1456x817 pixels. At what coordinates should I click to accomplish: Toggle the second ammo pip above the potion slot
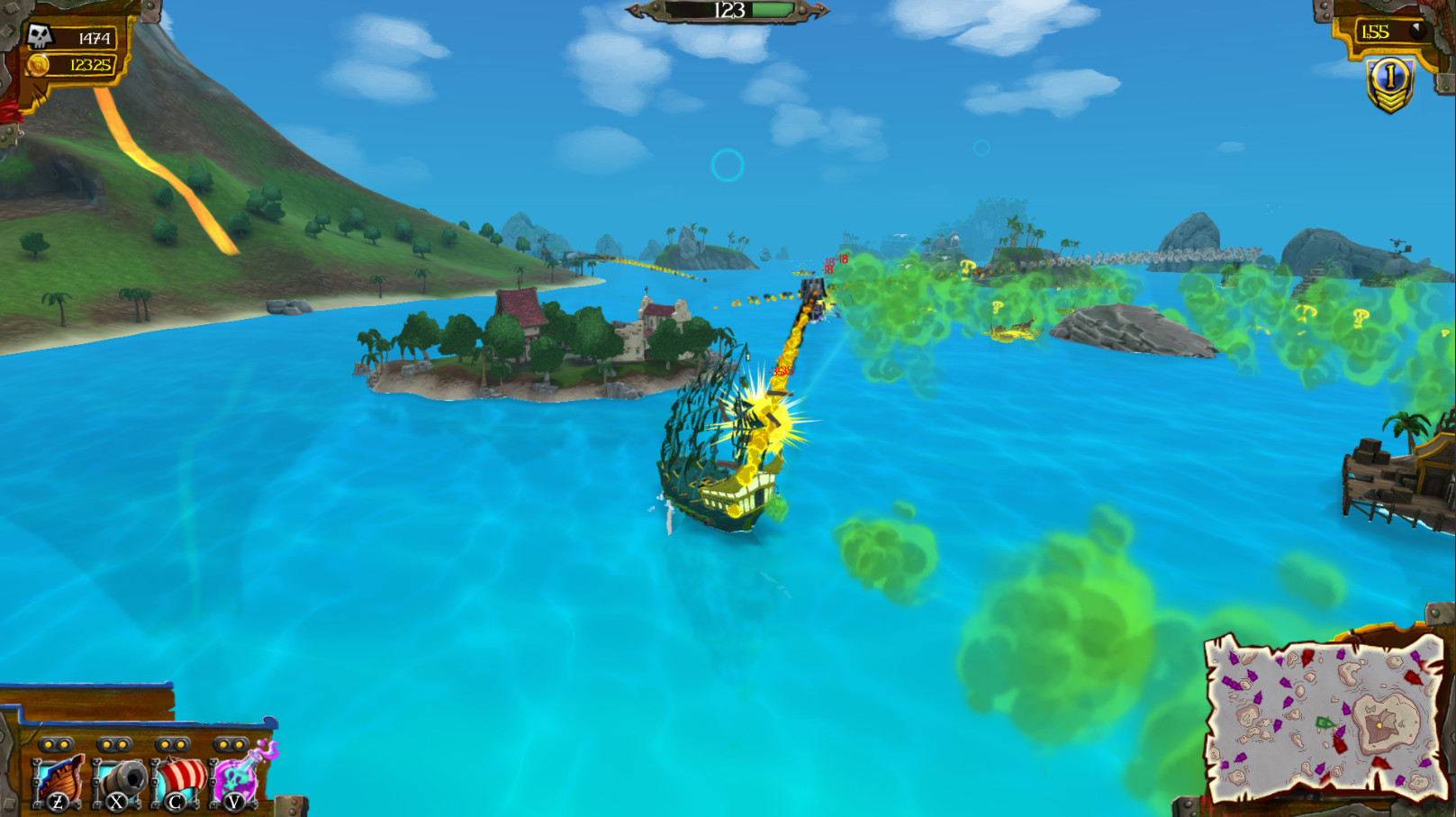pyautogui.click(x=239, y=744)
